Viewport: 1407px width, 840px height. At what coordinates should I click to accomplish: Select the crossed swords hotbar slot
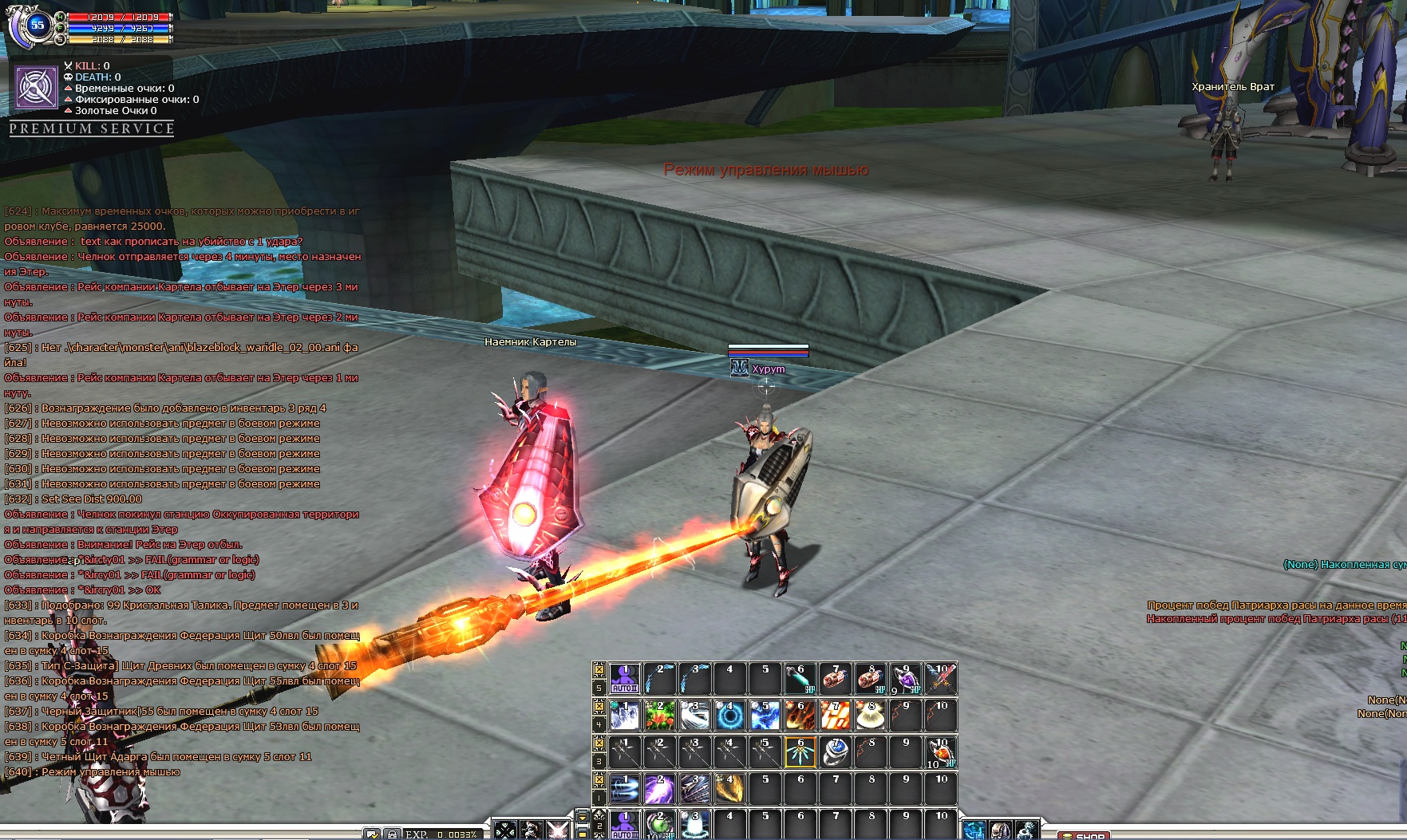tap(941, 679)
